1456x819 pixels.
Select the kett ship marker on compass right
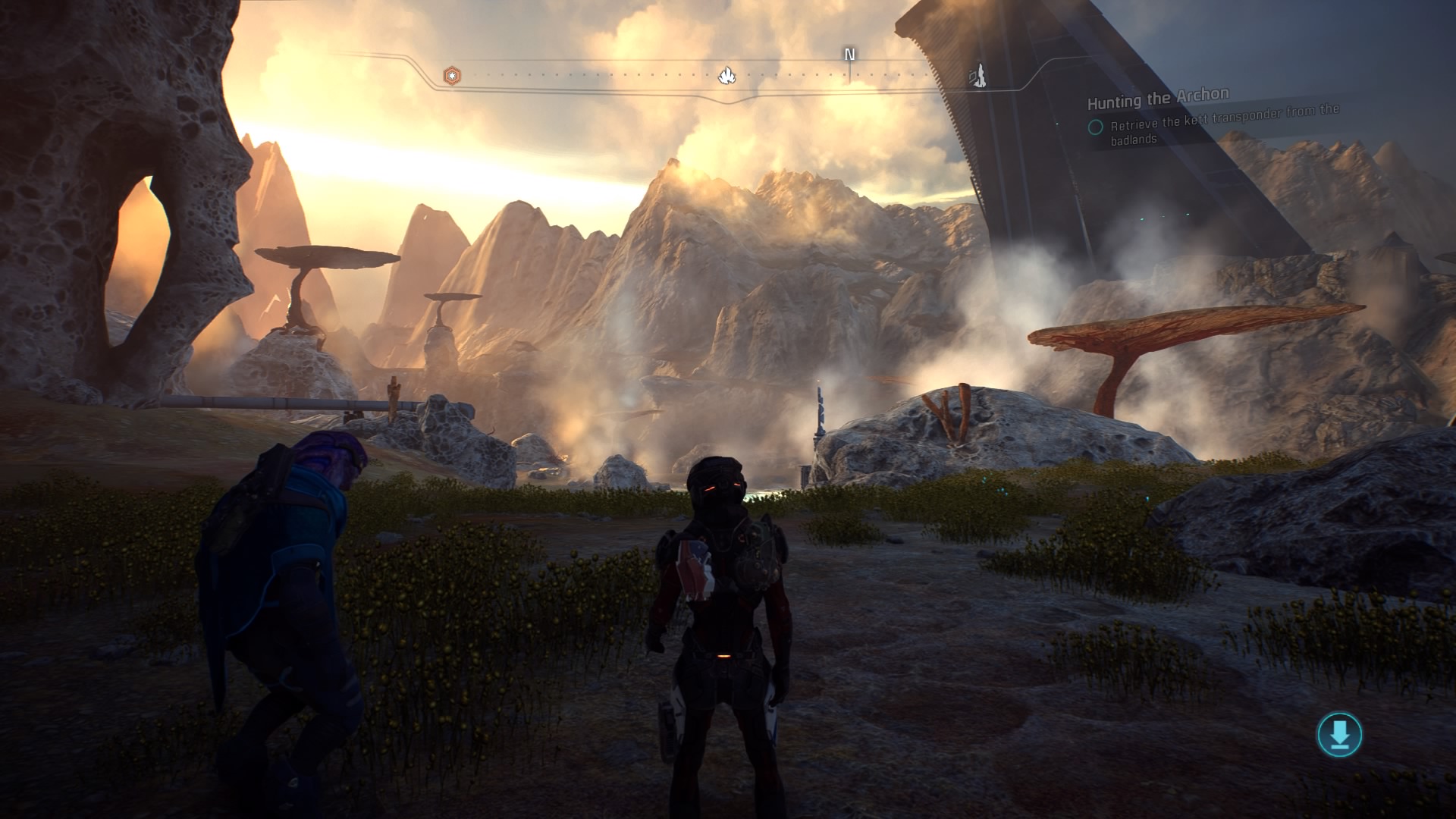(978, 75)
